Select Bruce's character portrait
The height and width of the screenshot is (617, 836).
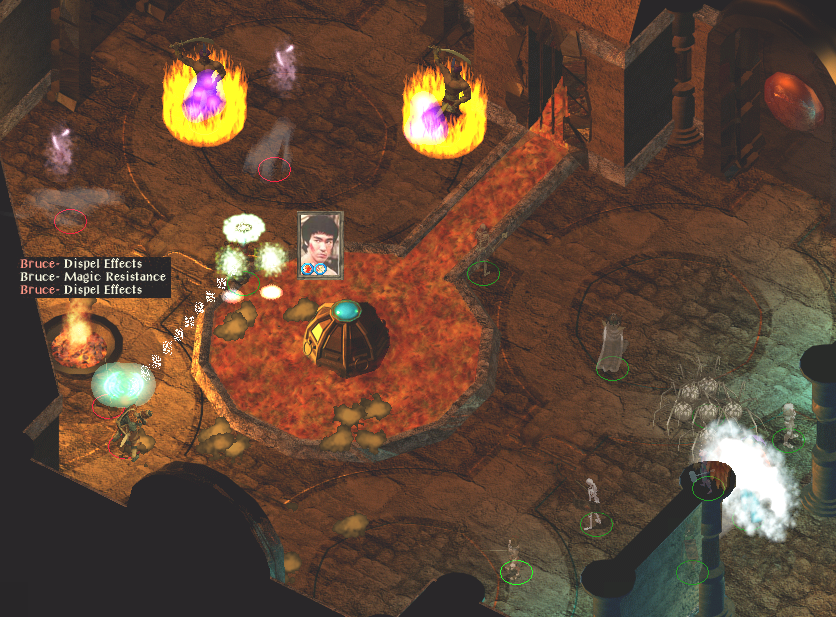[x=321, y=243]
